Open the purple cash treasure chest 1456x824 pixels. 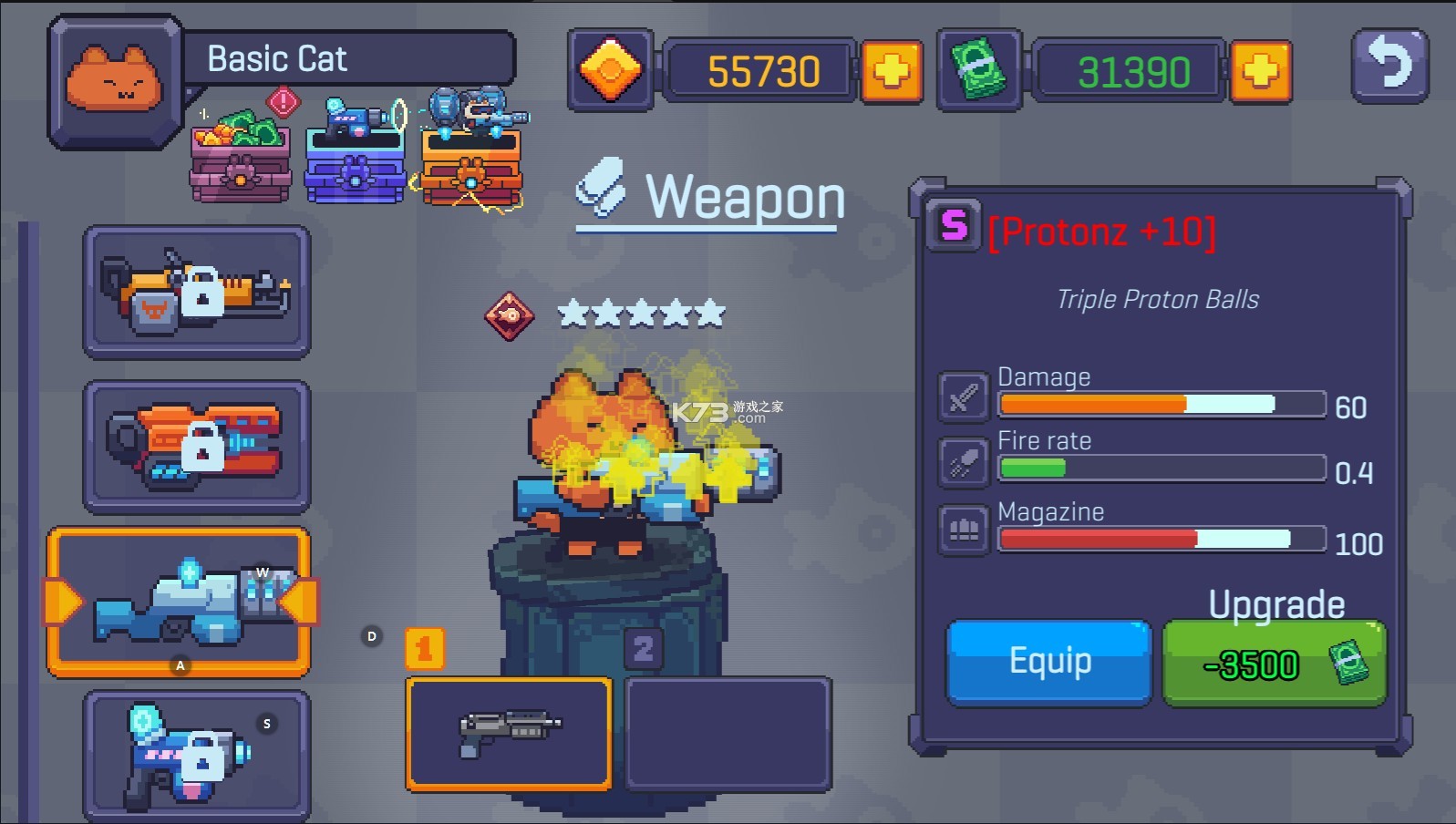click(x=241, y=156)
